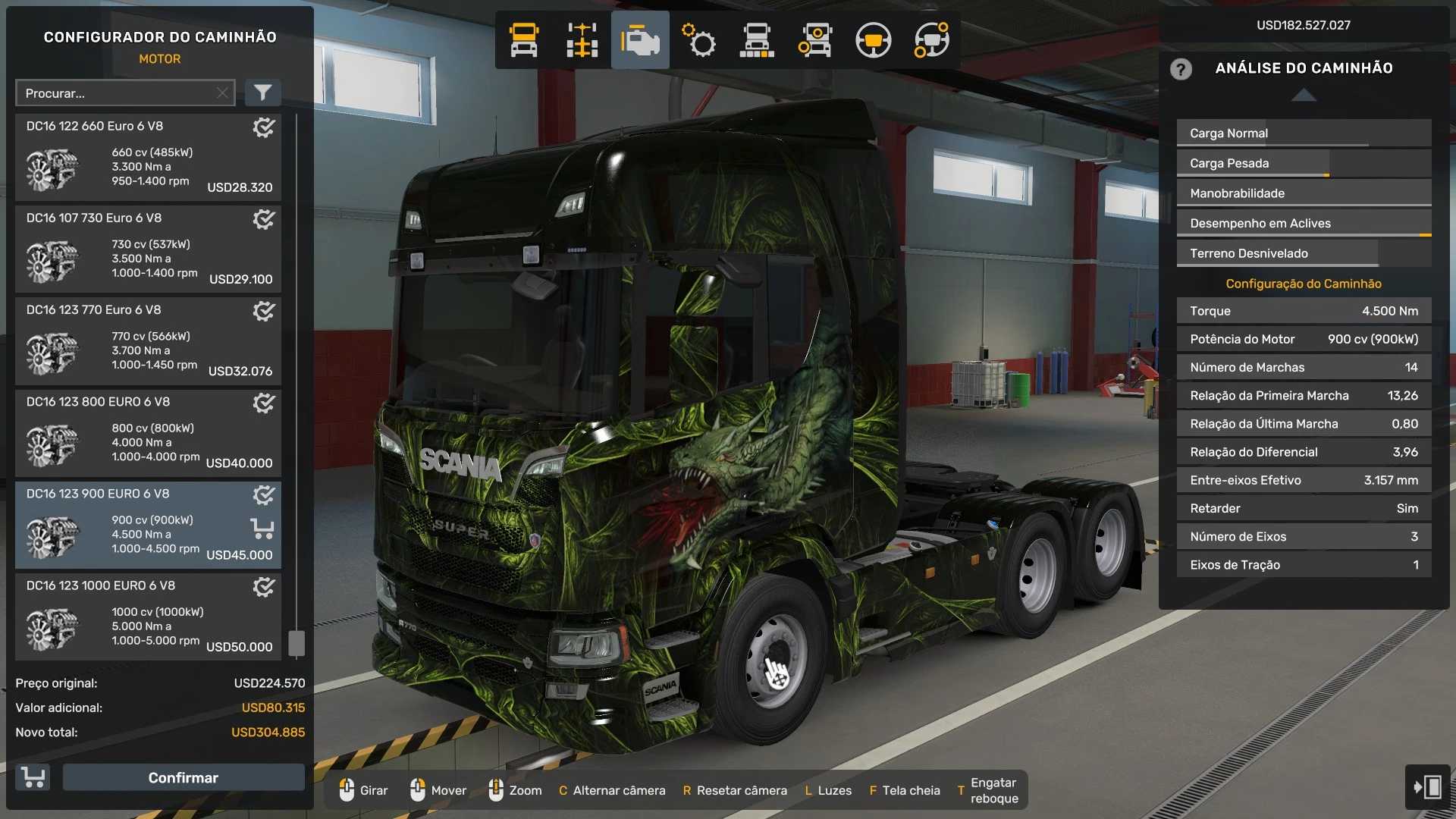Pick the DC16 123 770 Euro 6 V8 engine
The image size is (1456, 819).
pyautogui.click(x=148, y=341)
